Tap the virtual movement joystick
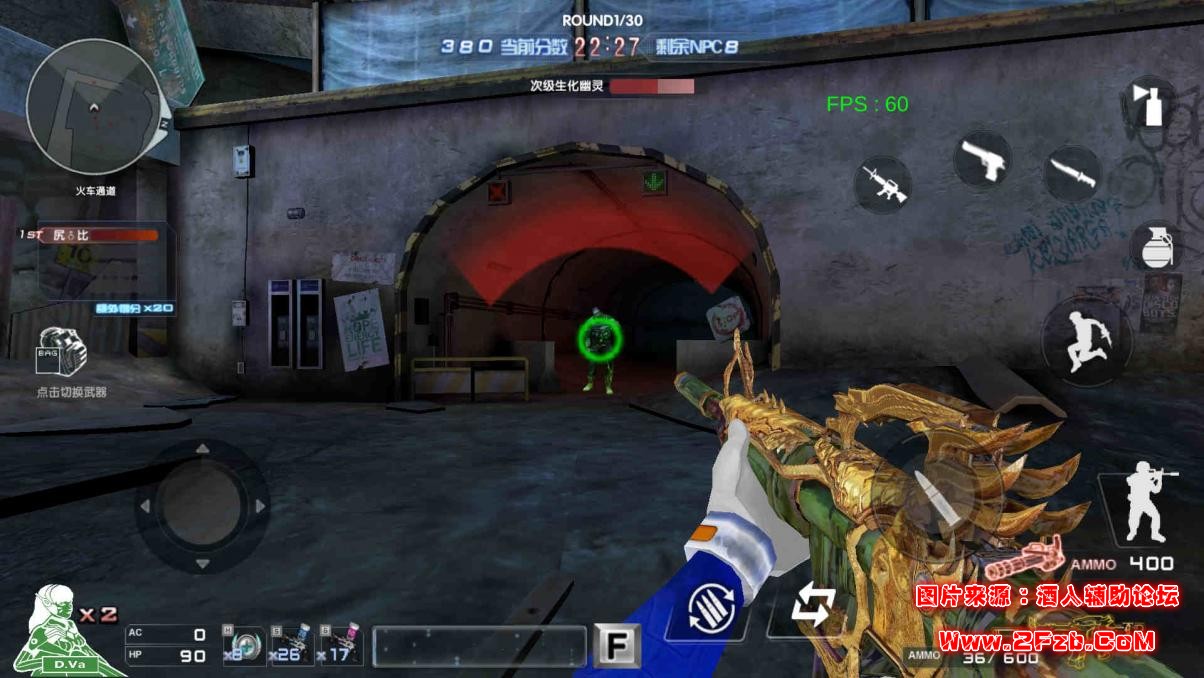Image resolution: width=1204 pixels, height=678 pixels. pos(202,507)
